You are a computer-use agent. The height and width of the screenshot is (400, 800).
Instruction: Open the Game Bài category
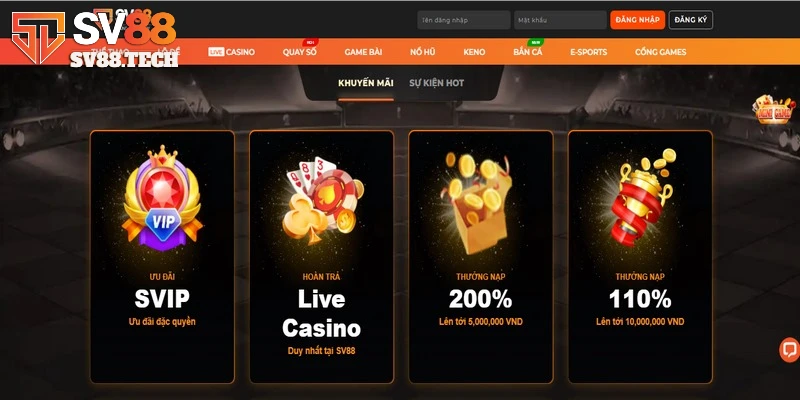pyautogui.click(x=365, y=51)
